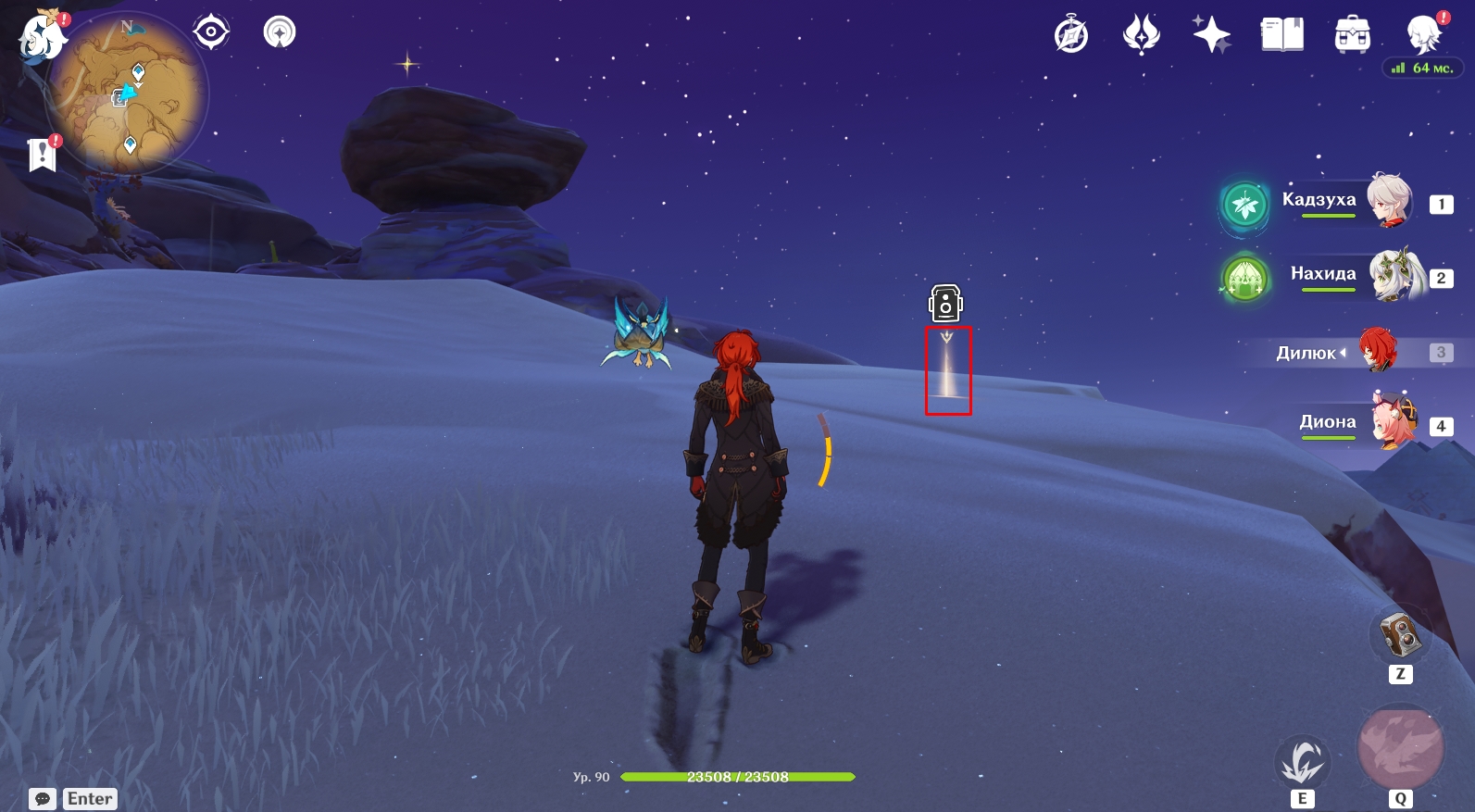Open the quest journal exclamation icon
Screen dimensions: 1475x812
pos(43,154)
